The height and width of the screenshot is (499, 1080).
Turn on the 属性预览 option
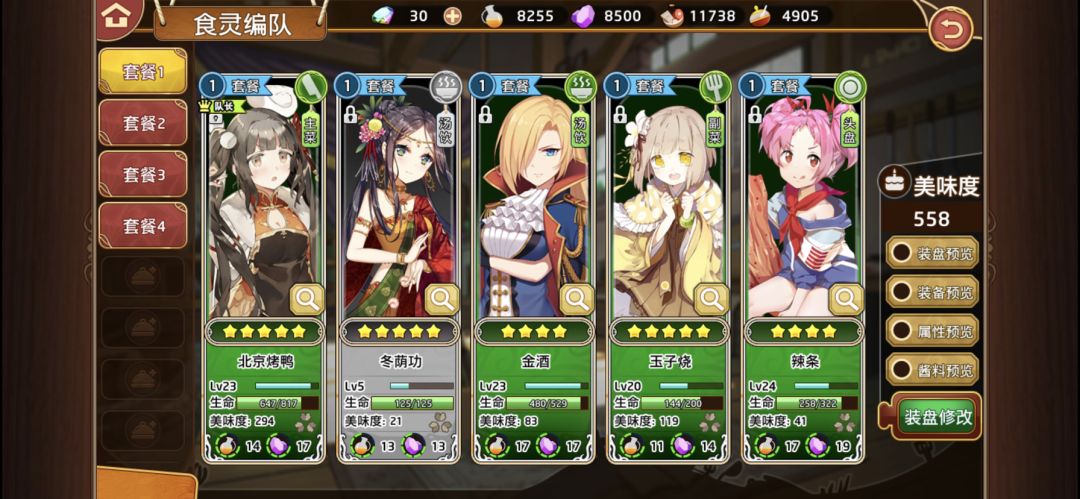[x=932, y=331]
